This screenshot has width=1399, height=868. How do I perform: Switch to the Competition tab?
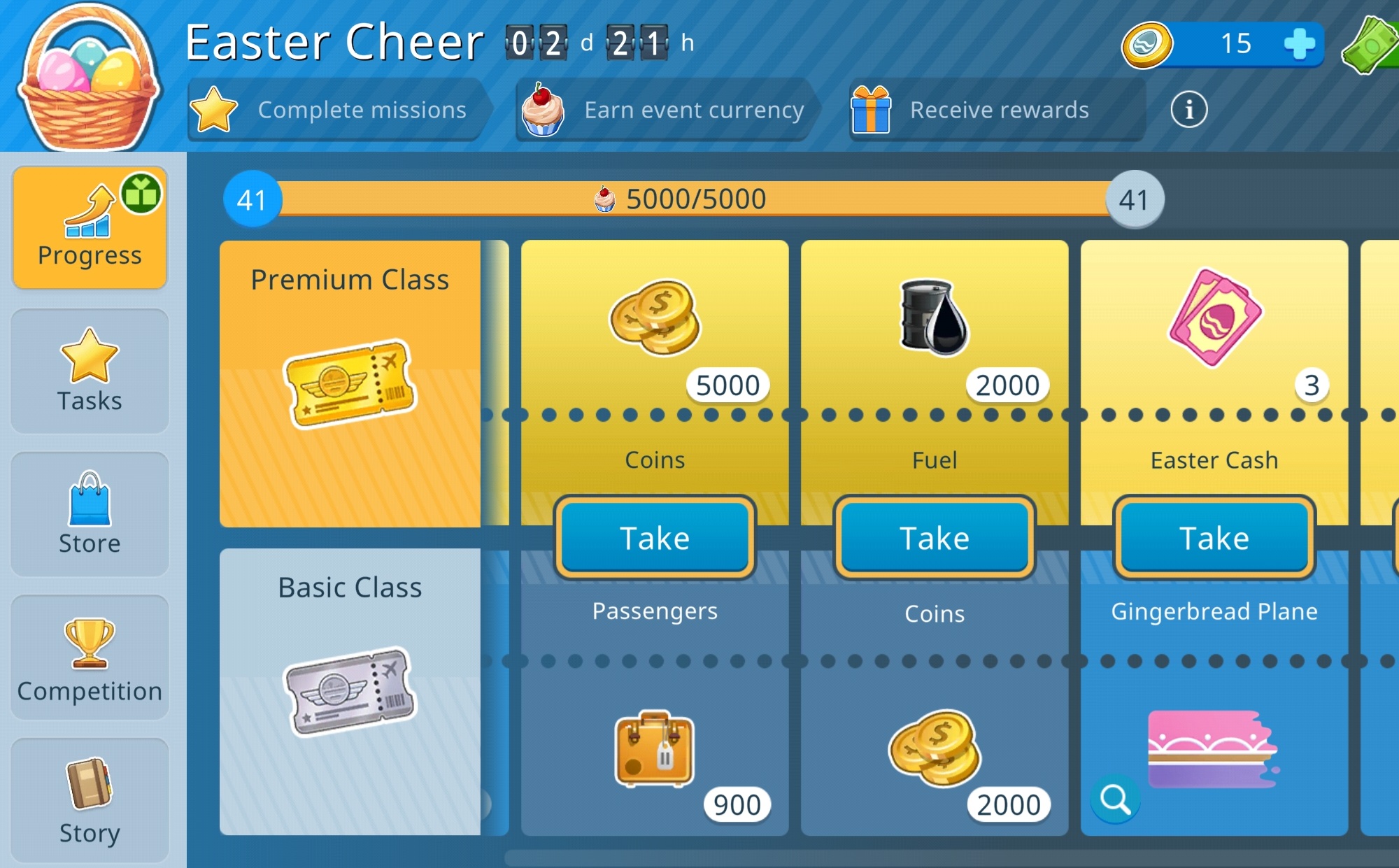click(x=90, y=657)
